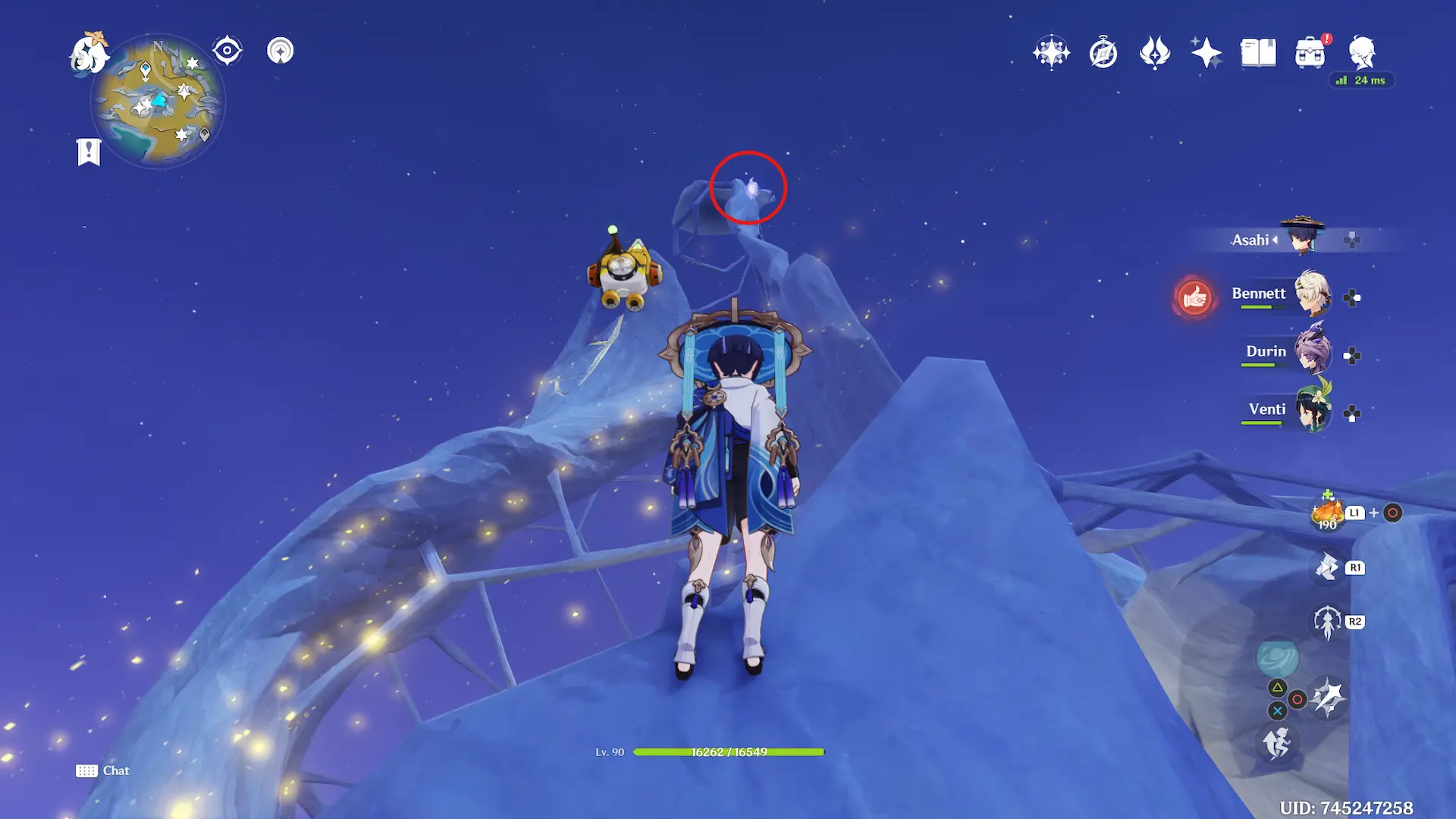1456x819 pixels.
Task: Toggle the elemental sight eye icon
Action: click(227, 51)
